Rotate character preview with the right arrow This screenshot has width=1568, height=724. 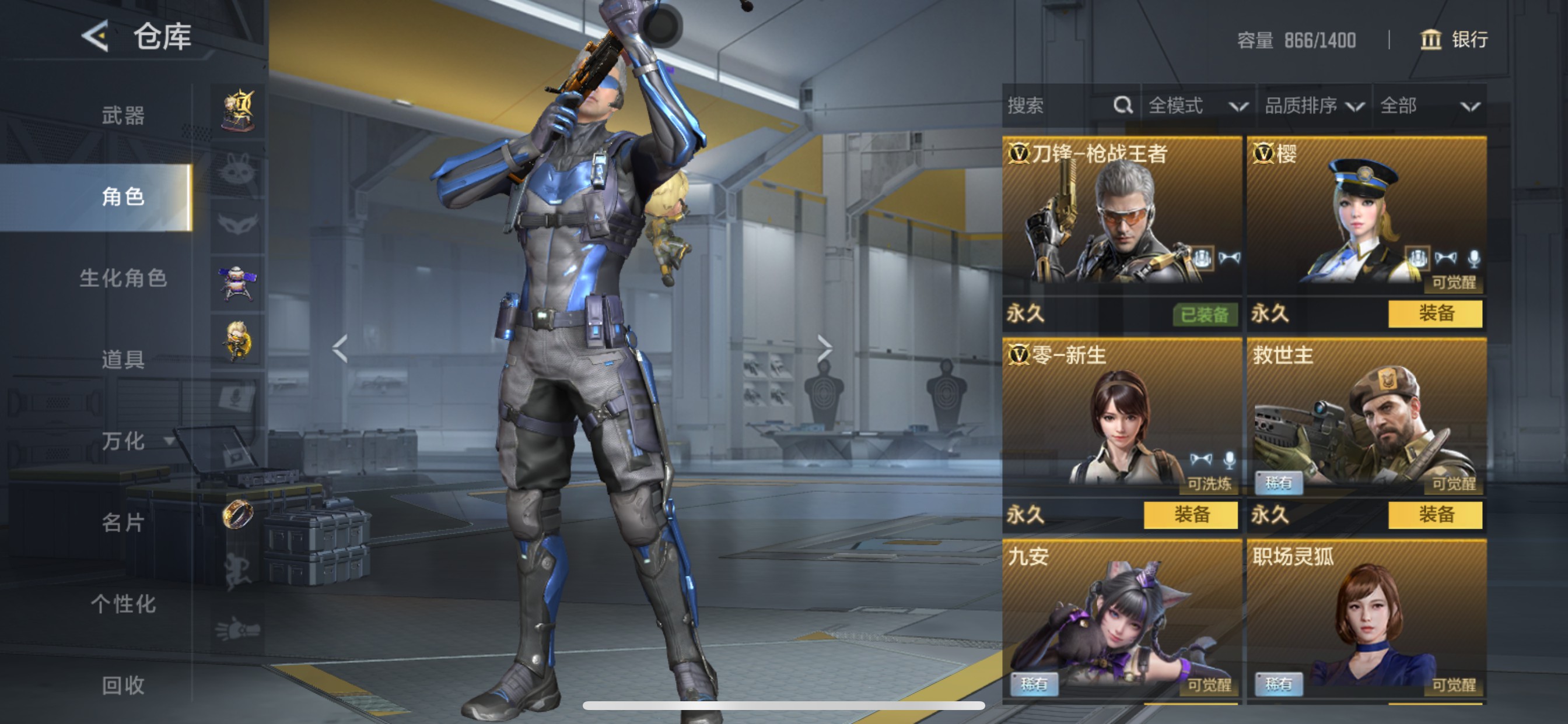824,349
